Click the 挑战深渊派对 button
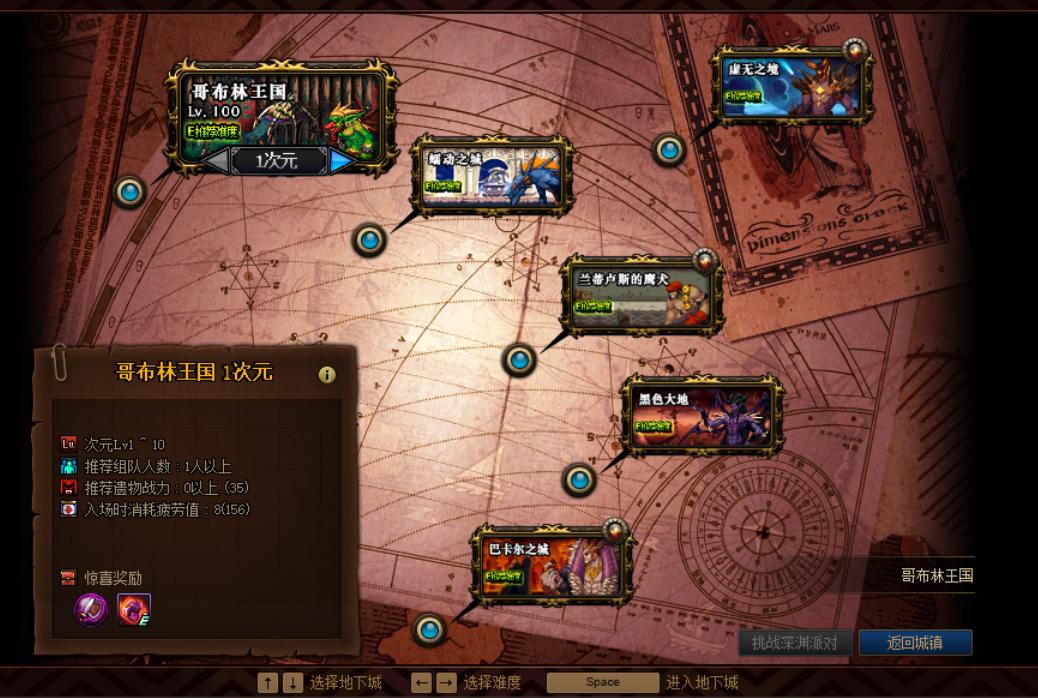Screen dimensions: 1038x698 point(795,642)
